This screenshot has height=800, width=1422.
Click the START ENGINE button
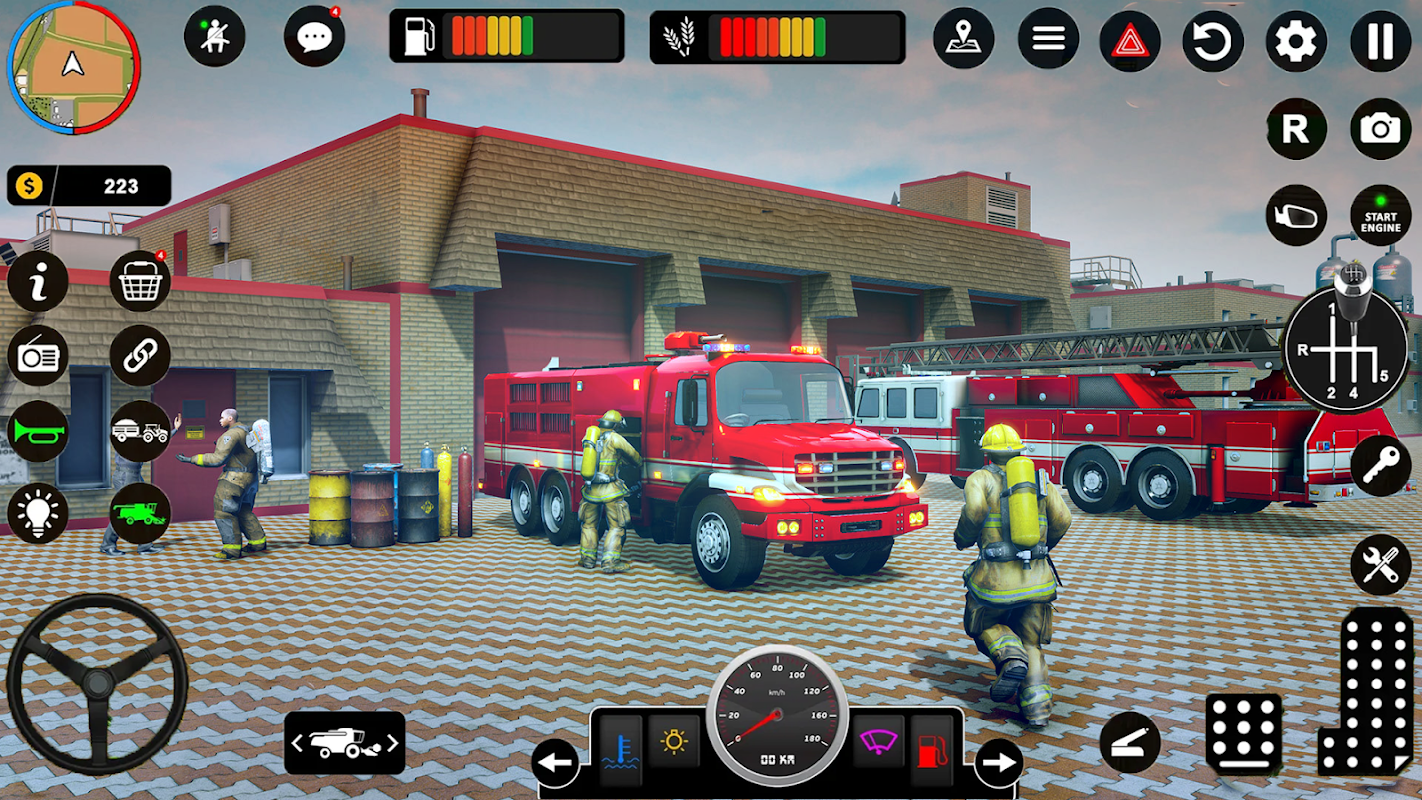pyautogui.click(x=1381, y=215)
